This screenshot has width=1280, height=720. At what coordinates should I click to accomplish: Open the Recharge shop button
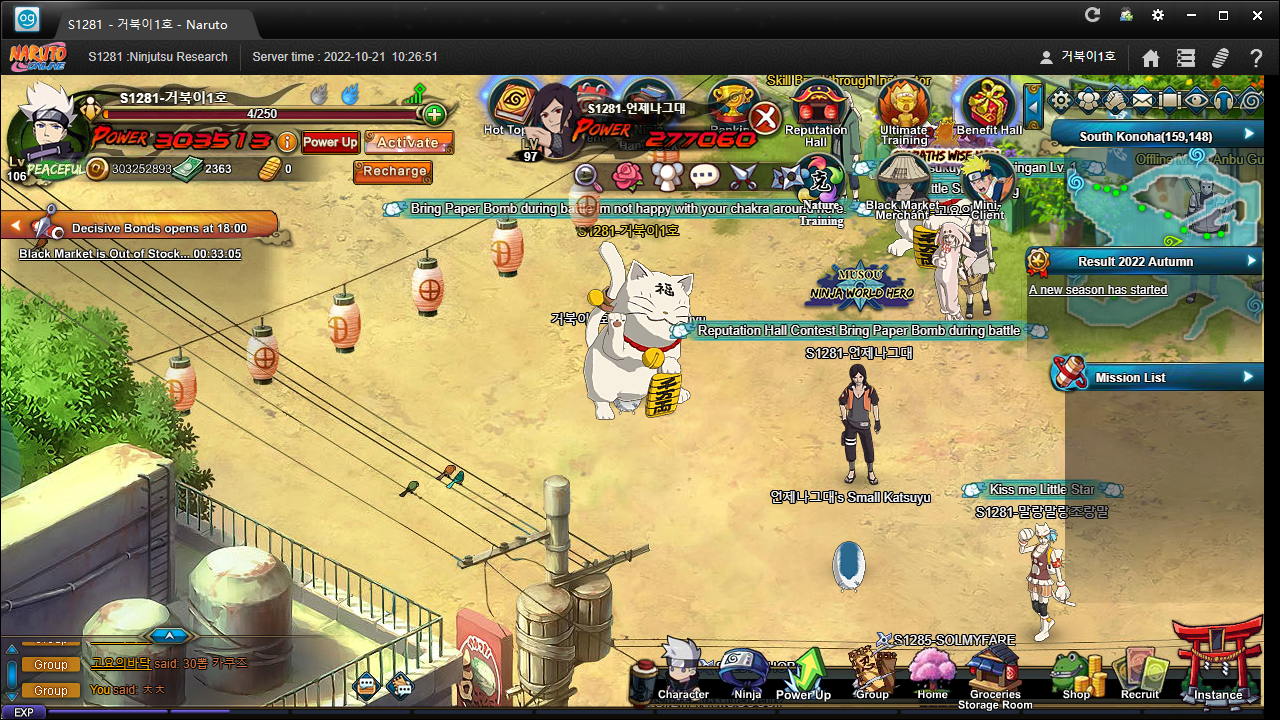(394, 171)
